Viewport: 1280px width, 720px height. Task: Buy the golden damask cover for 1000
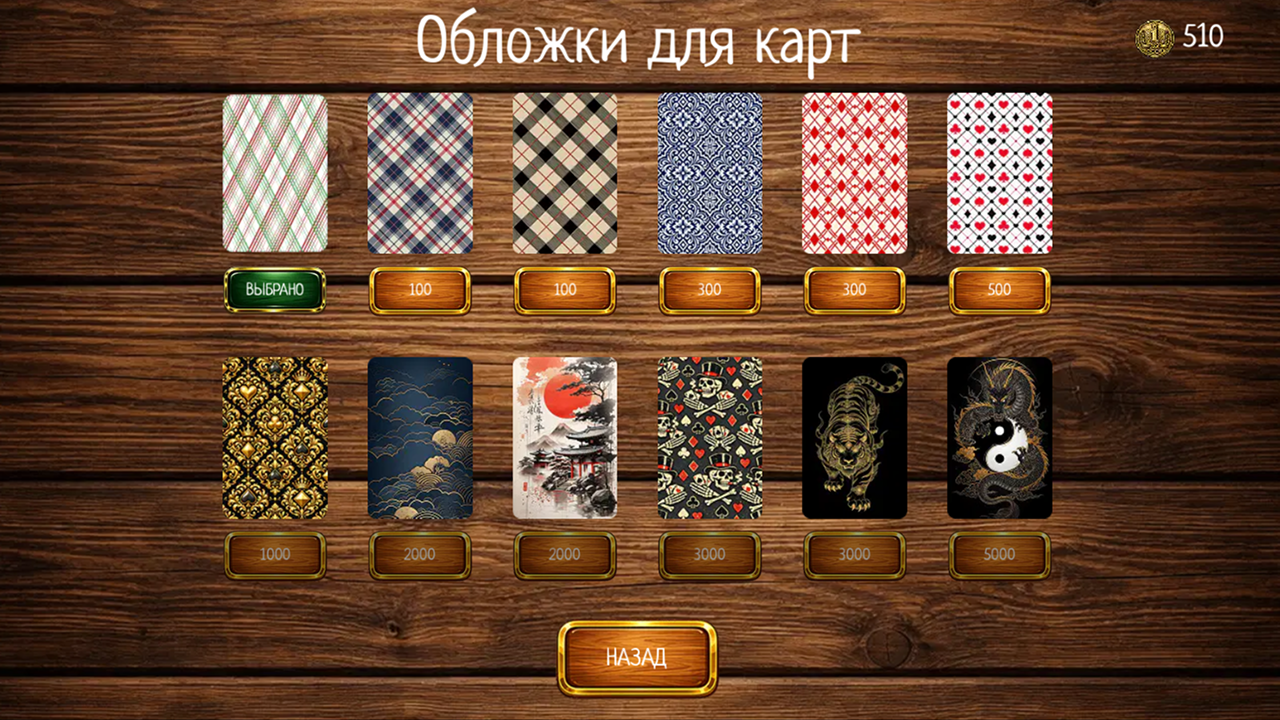(275, 554)
